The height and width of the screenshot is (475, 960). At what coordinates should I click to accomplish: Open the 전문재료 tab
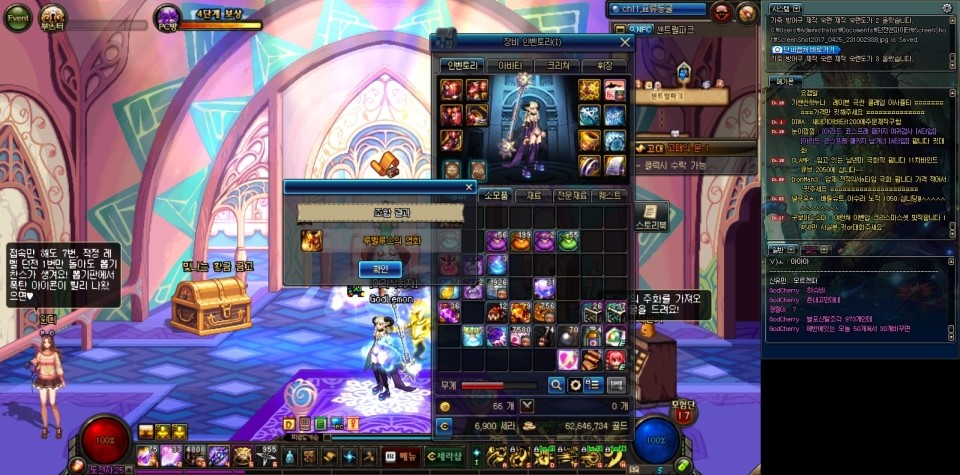pyautogui.click(x=578, y=195)
